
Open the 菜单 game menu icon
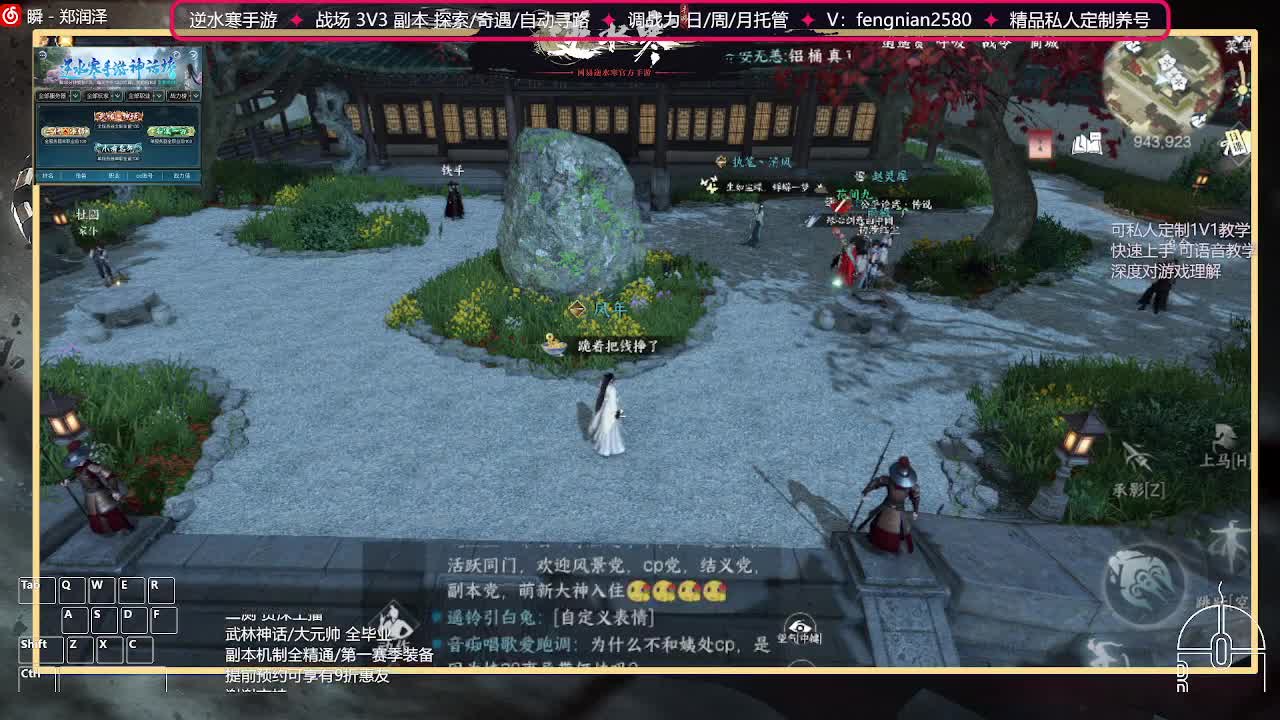tap(1237, 46)
